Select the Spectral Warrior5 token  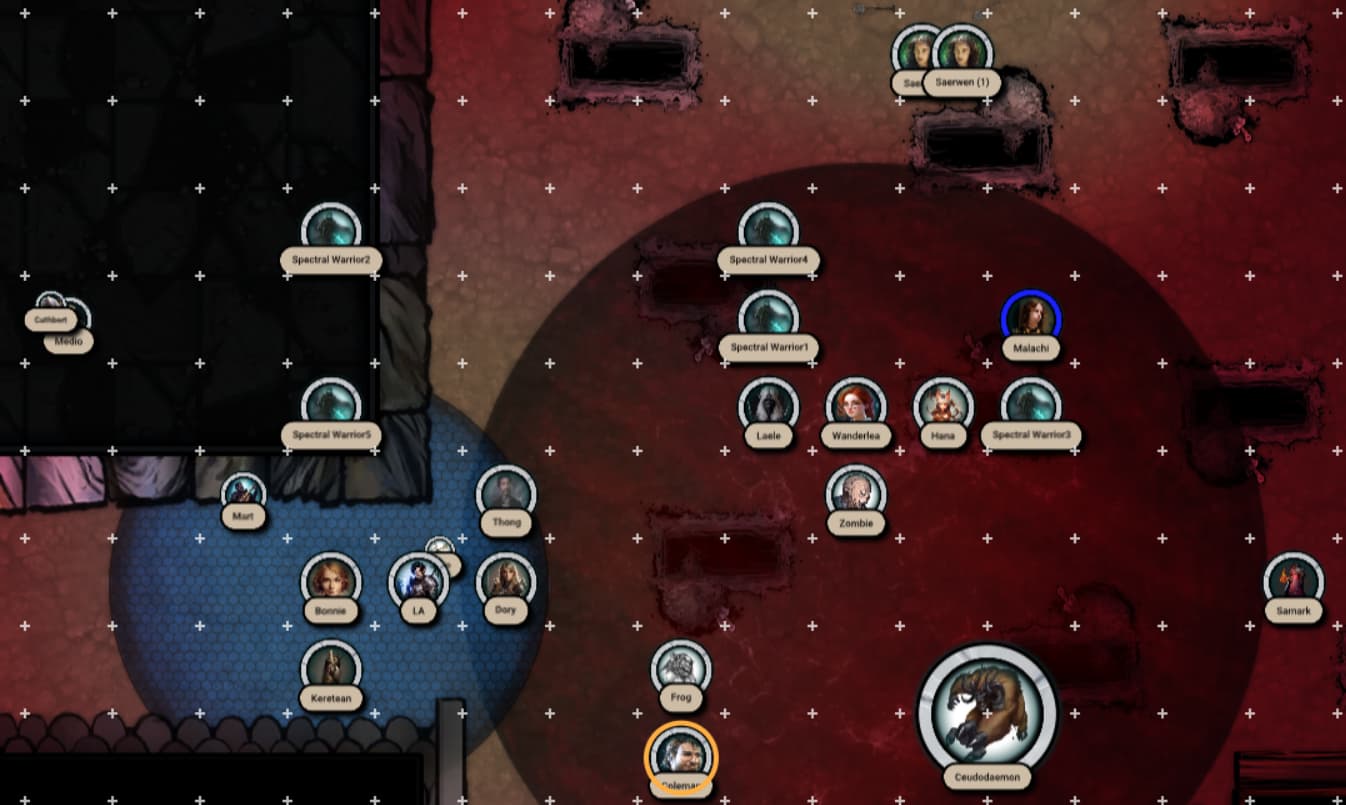pyautogui.click(x=330, y=405)
